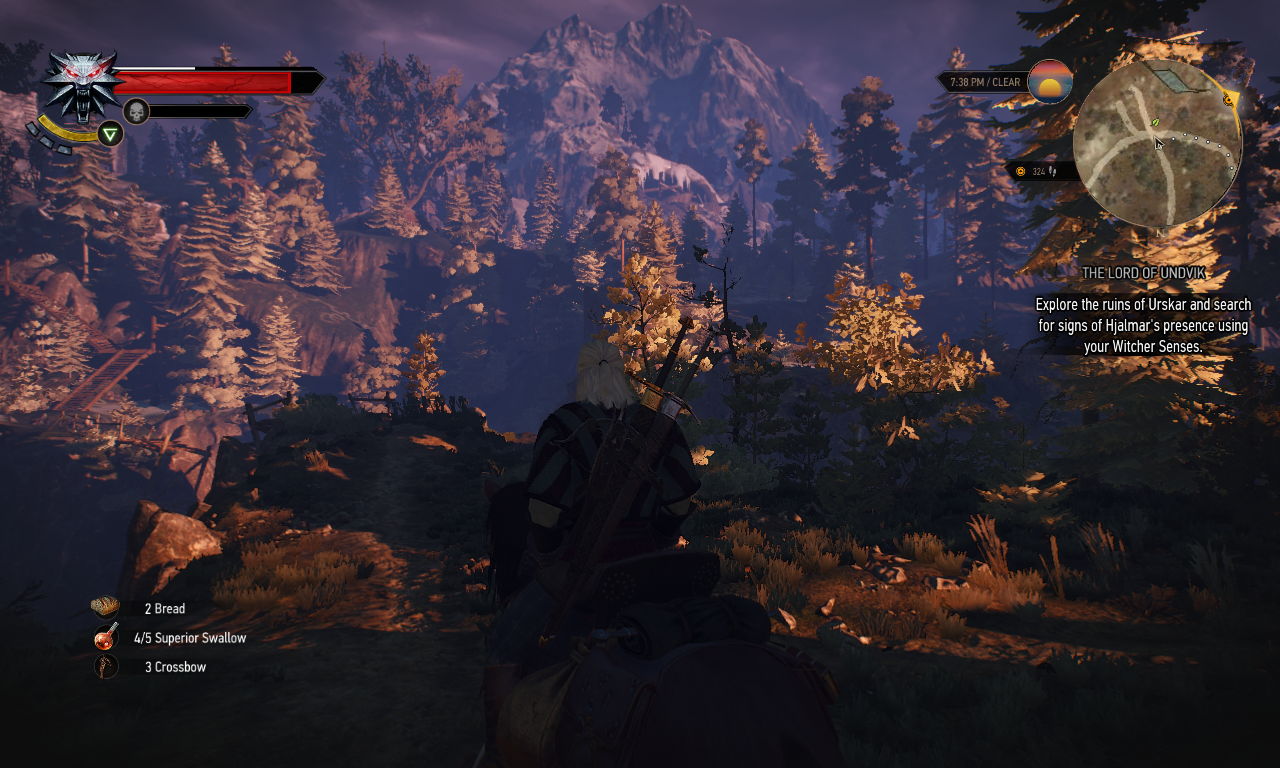The image size is (1280, 768).
Task: Select the yellow quest marker on minimap
Action: click(1229, 99)
